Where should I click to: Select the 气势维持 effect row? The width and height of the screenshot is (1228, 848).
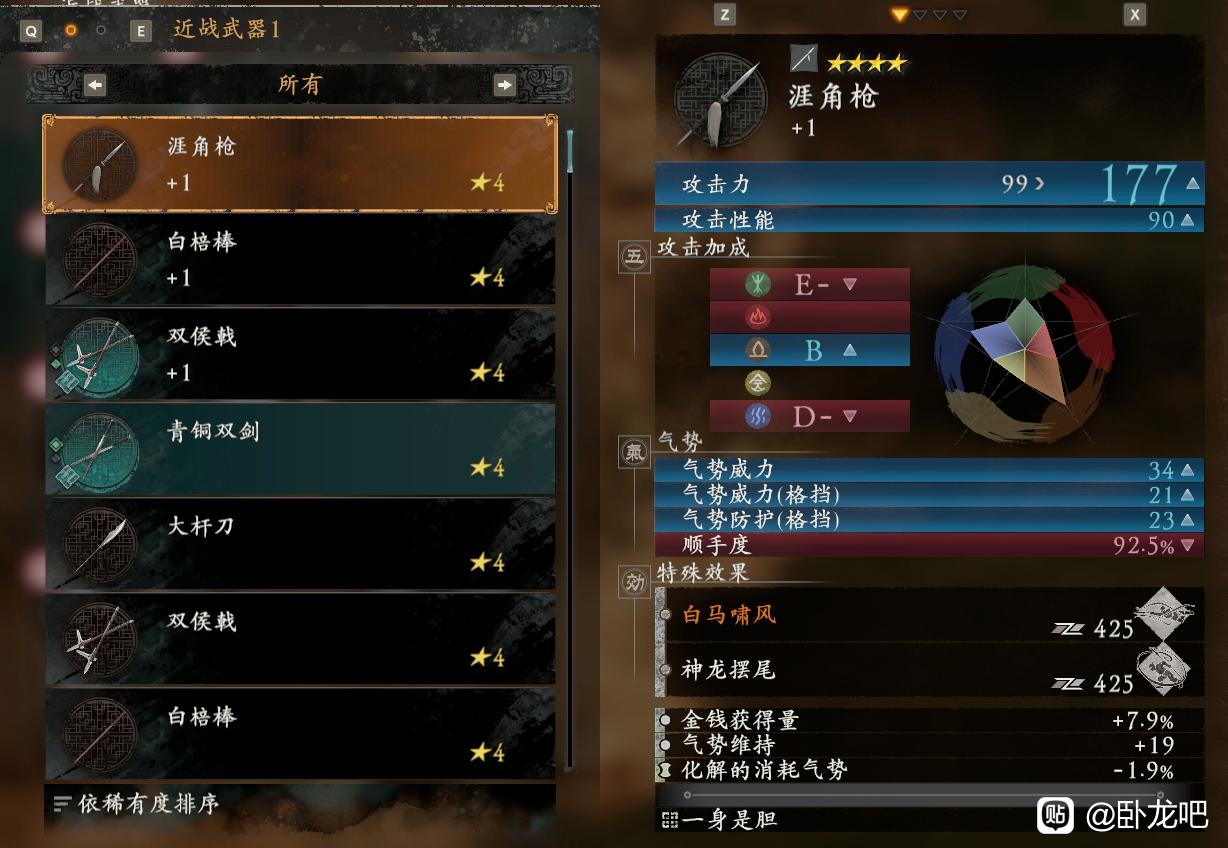click(728, 745)
